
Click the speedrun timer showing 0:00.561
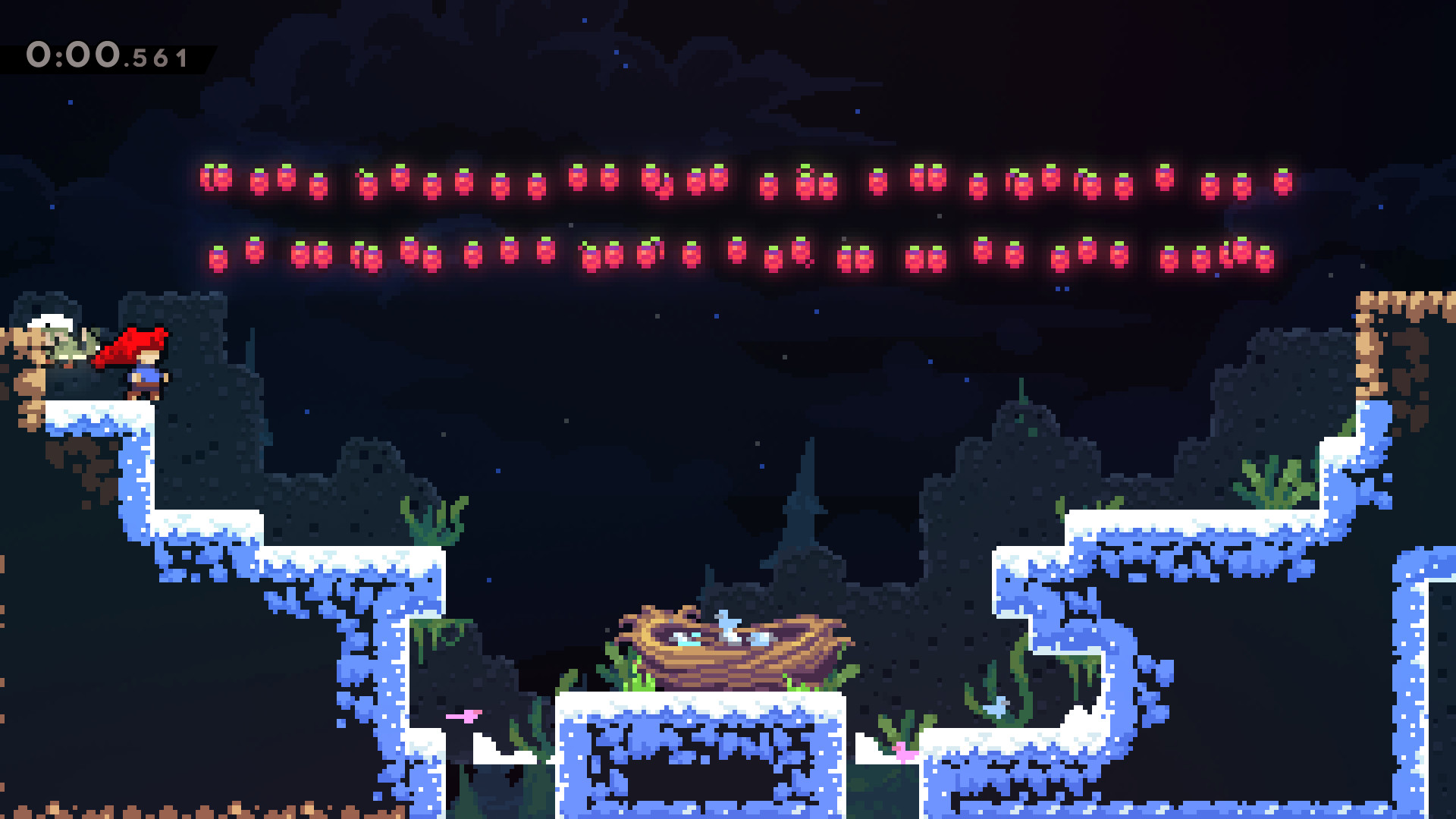[106, 53]
